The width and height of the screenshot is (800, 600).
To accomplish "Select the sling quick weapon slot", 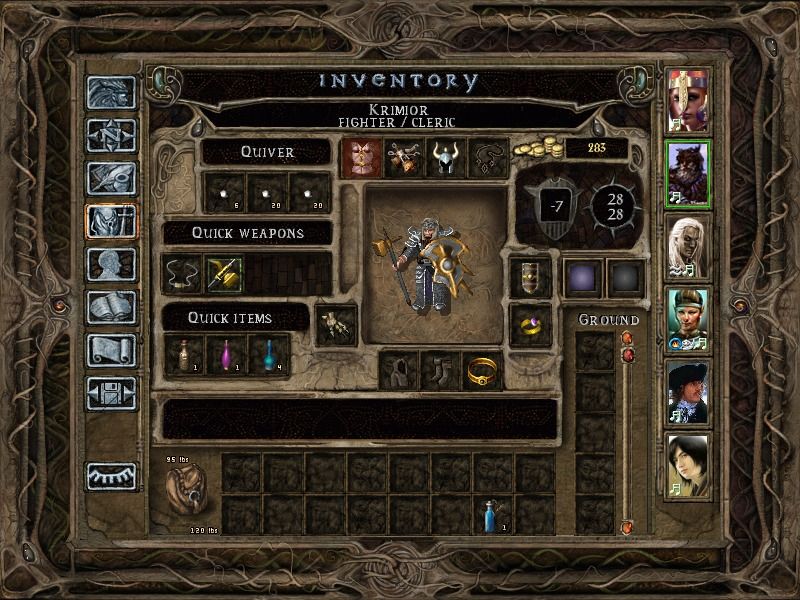I will click(182, 274).
